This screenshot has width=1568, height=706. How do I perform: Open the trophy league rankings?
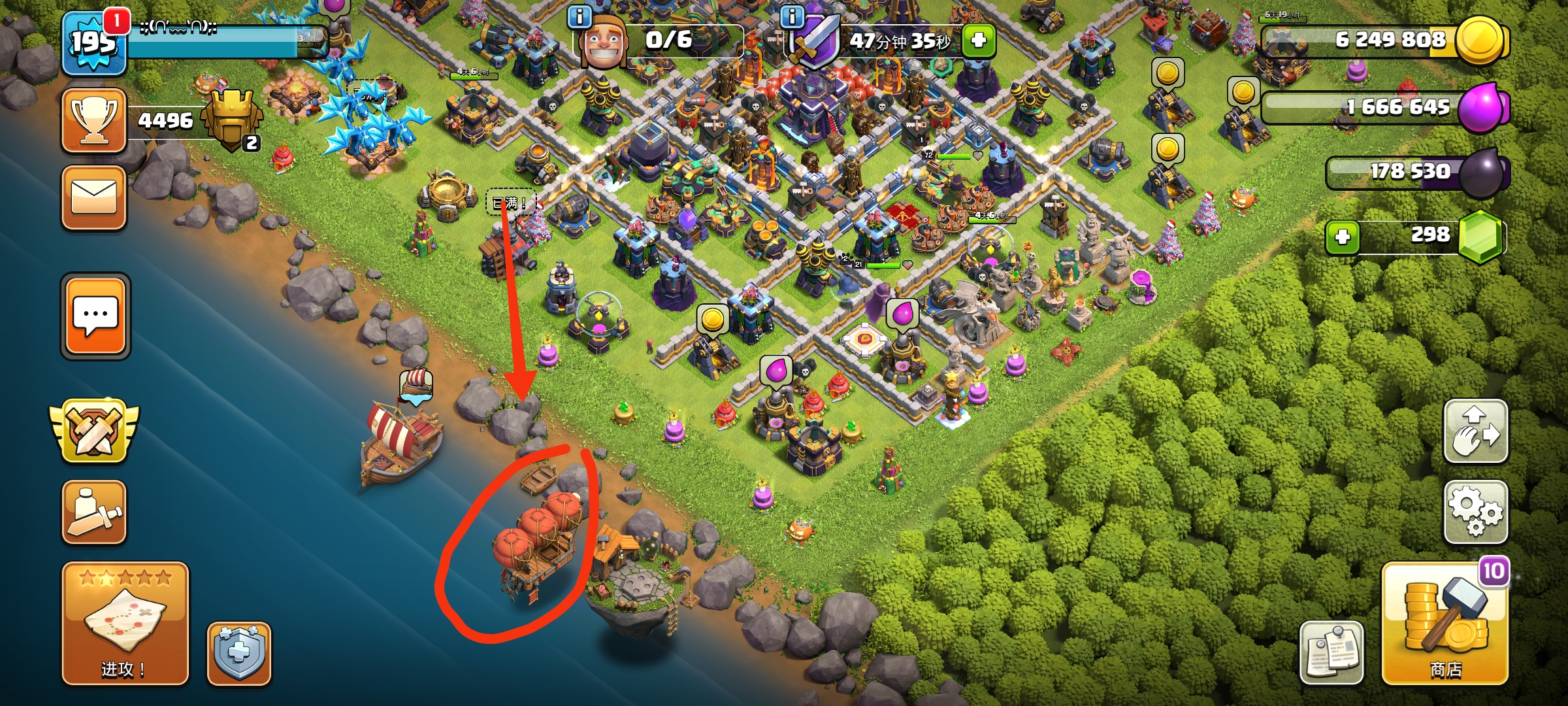(x=94, y=120)
